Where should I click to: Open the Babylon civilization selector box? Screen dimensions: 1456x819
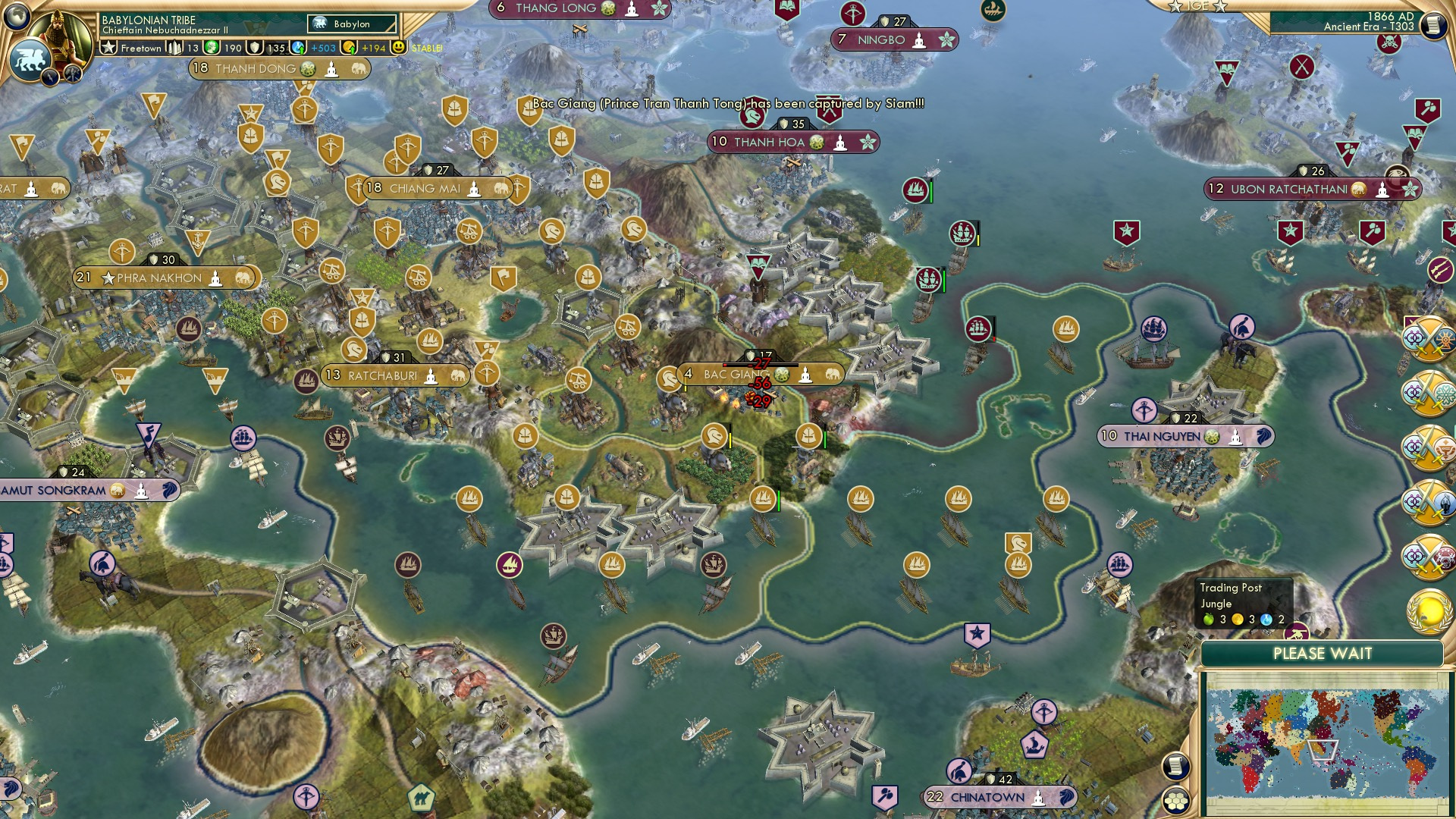(x=350, y=24)
